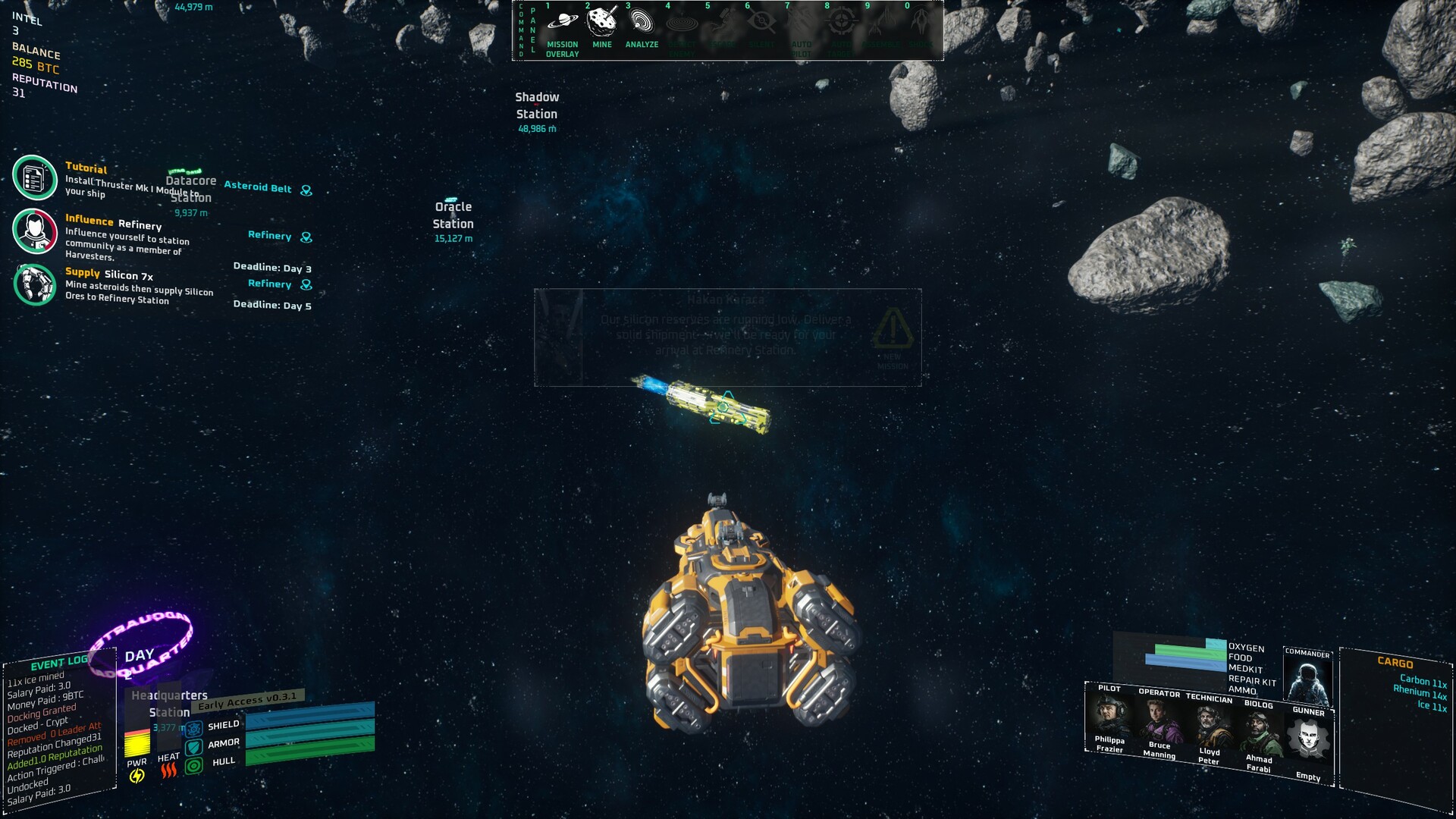Click the new mission warning icon
This screenshot has height=819, width=1456.
coord(893,328)
